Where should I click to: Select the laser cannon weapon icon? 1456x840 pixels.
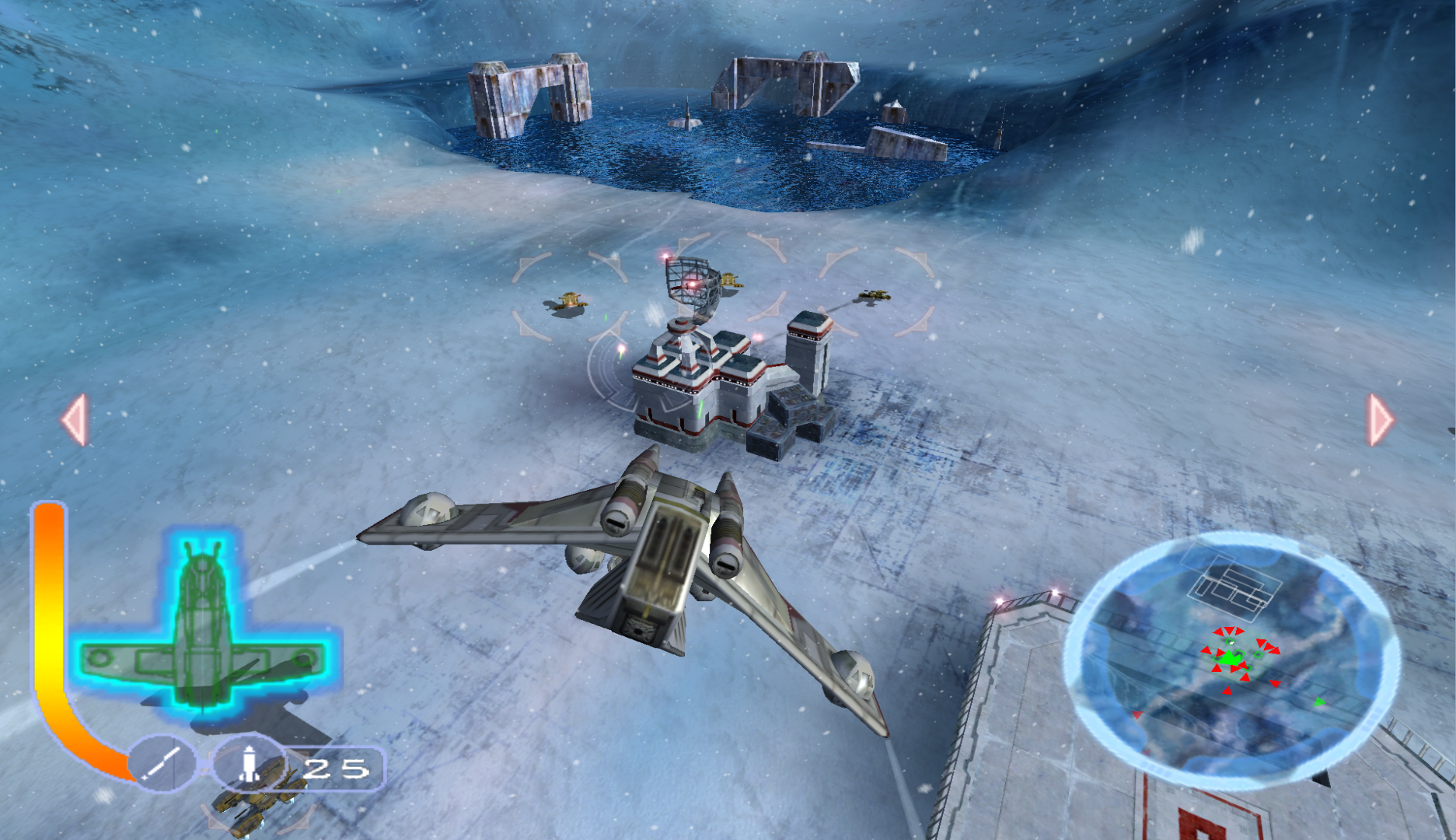tap(162, 764)
